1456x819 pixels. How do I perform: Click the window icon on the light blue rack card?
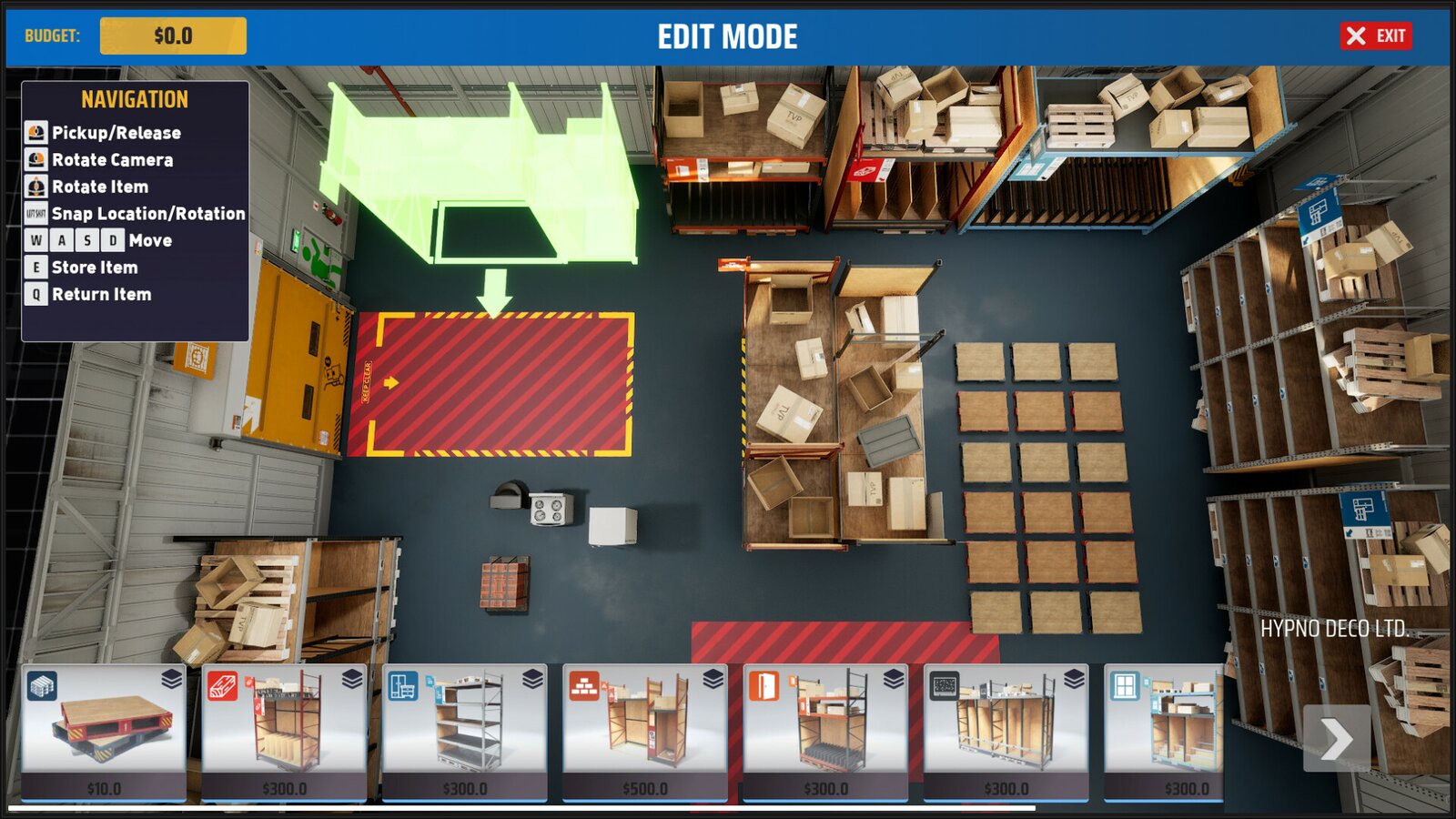tap(1124, 686)
